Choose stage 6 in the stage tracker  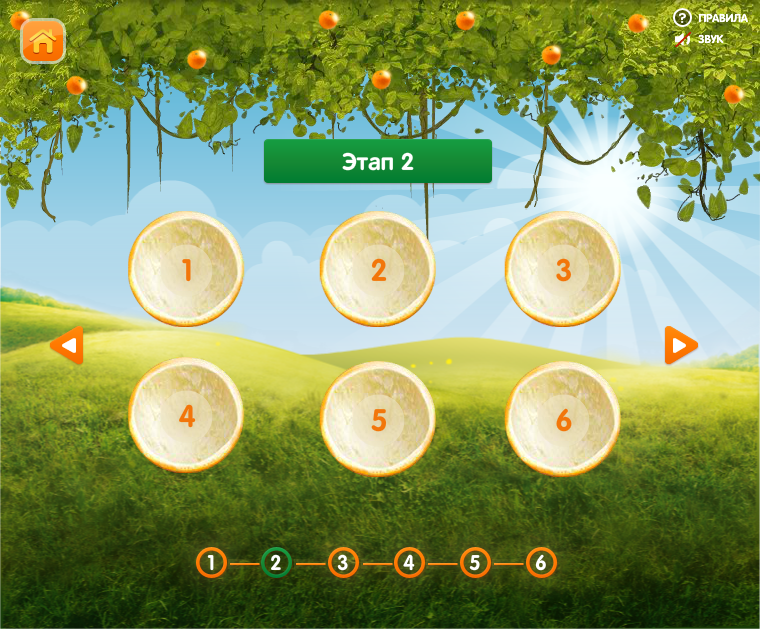pyautogui.click(x=540, y=563)
